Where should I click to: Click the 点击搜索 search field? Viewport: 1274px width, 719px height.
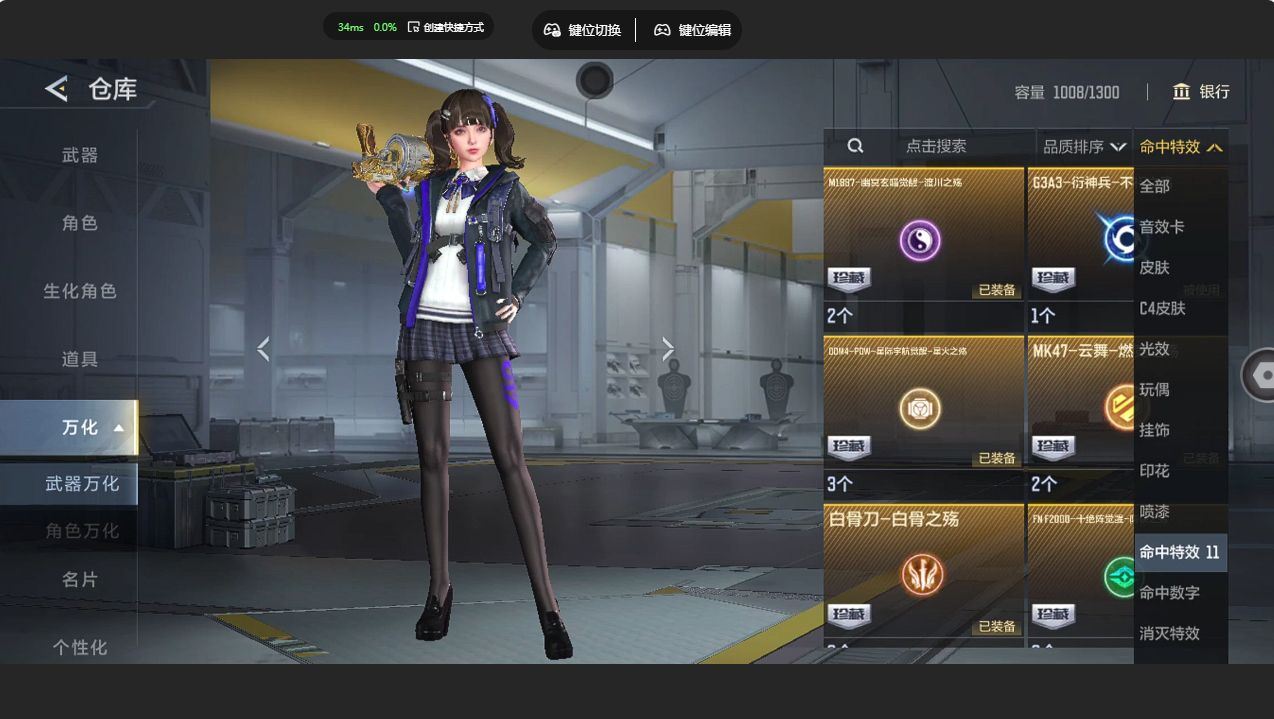pyautogui.click(x=935, y=146)
